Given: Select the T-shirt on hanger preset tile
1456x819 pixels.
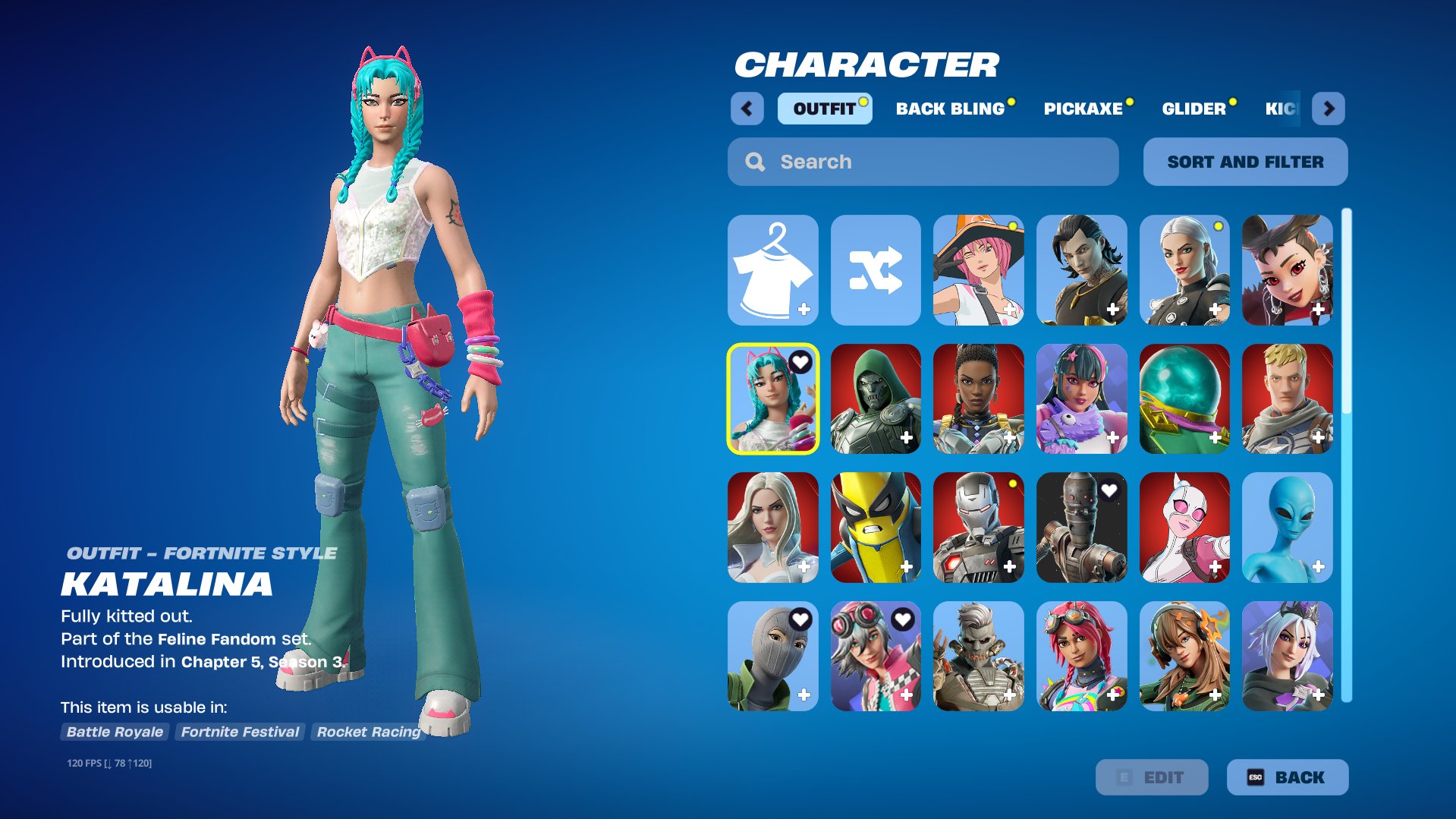Looking at the screenshot, I should pyautogui.click(x=772, y=270).
